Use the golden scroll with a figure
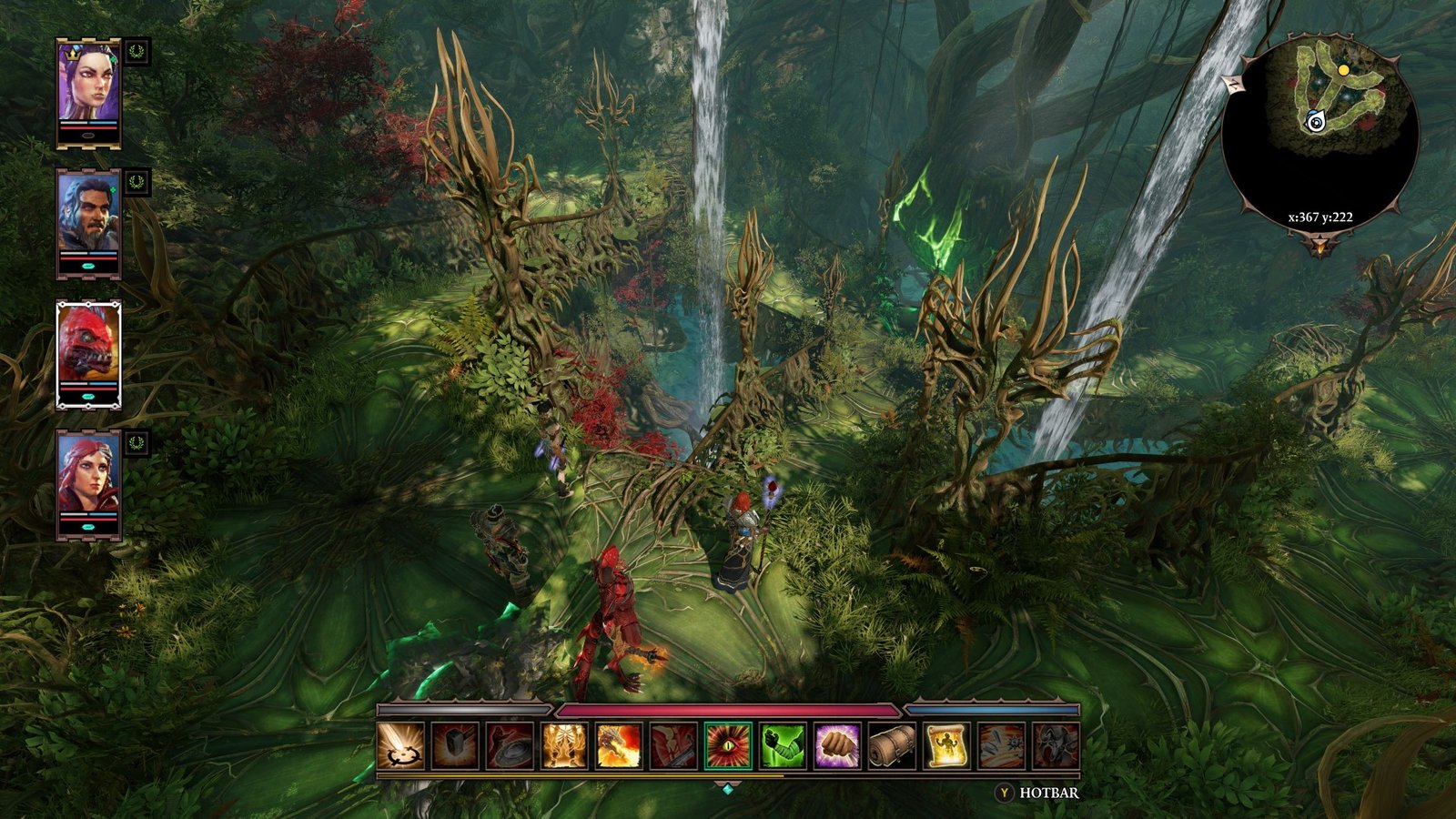 coord(946,746)
